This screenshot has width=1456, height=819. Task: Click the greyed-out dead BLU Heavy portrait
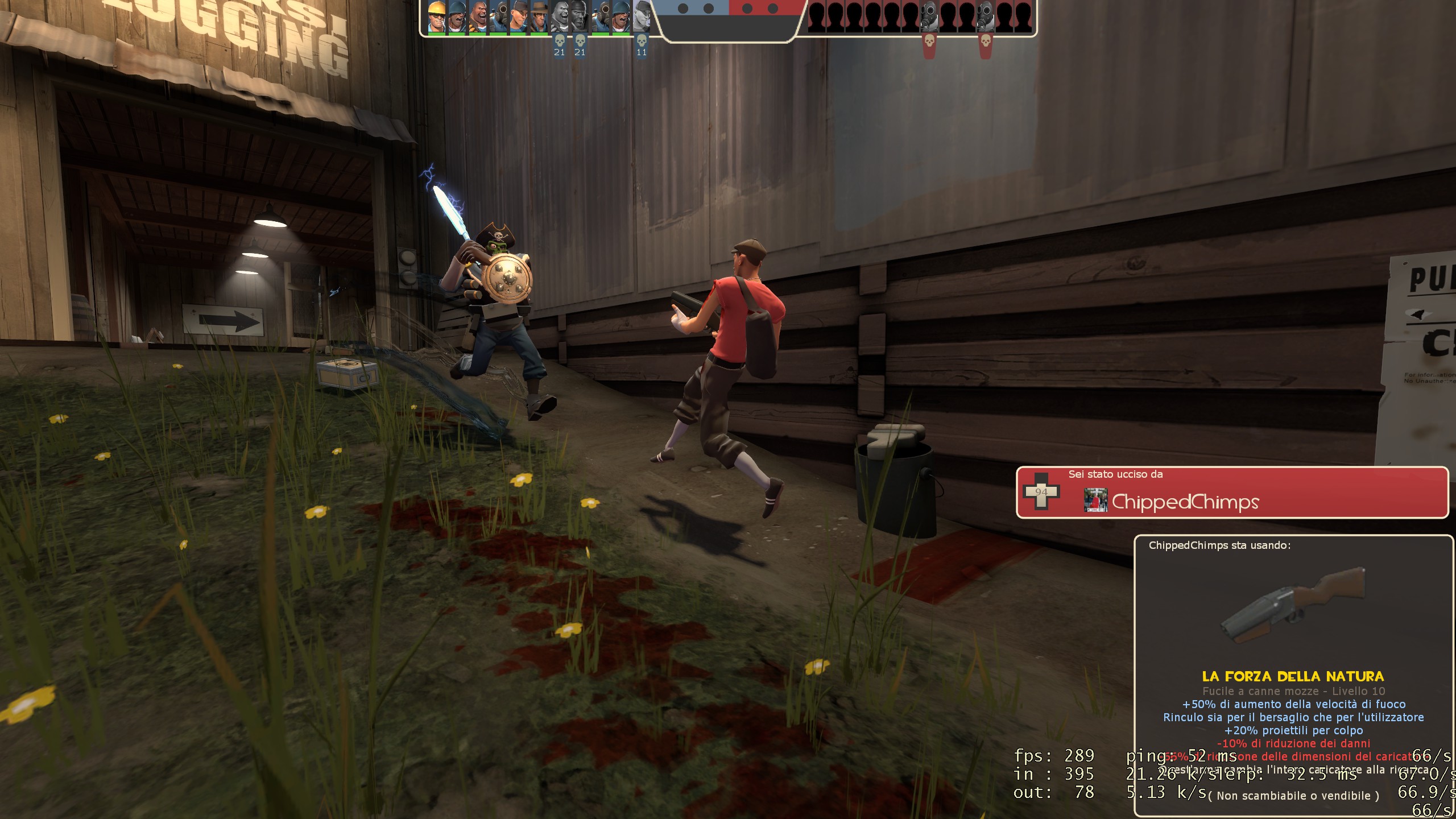pos(560,16)
